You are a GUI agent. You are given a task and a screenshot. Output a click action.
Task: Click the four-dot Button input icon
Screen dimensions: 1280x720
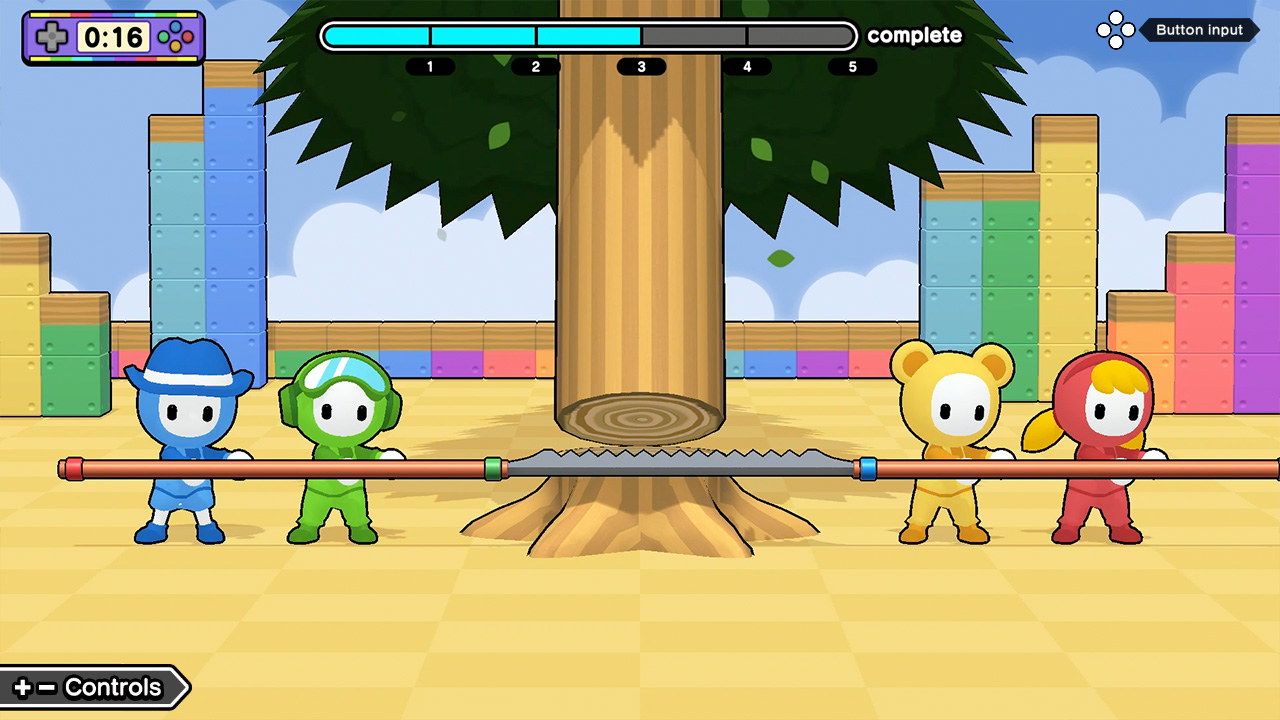(1116, 30)
